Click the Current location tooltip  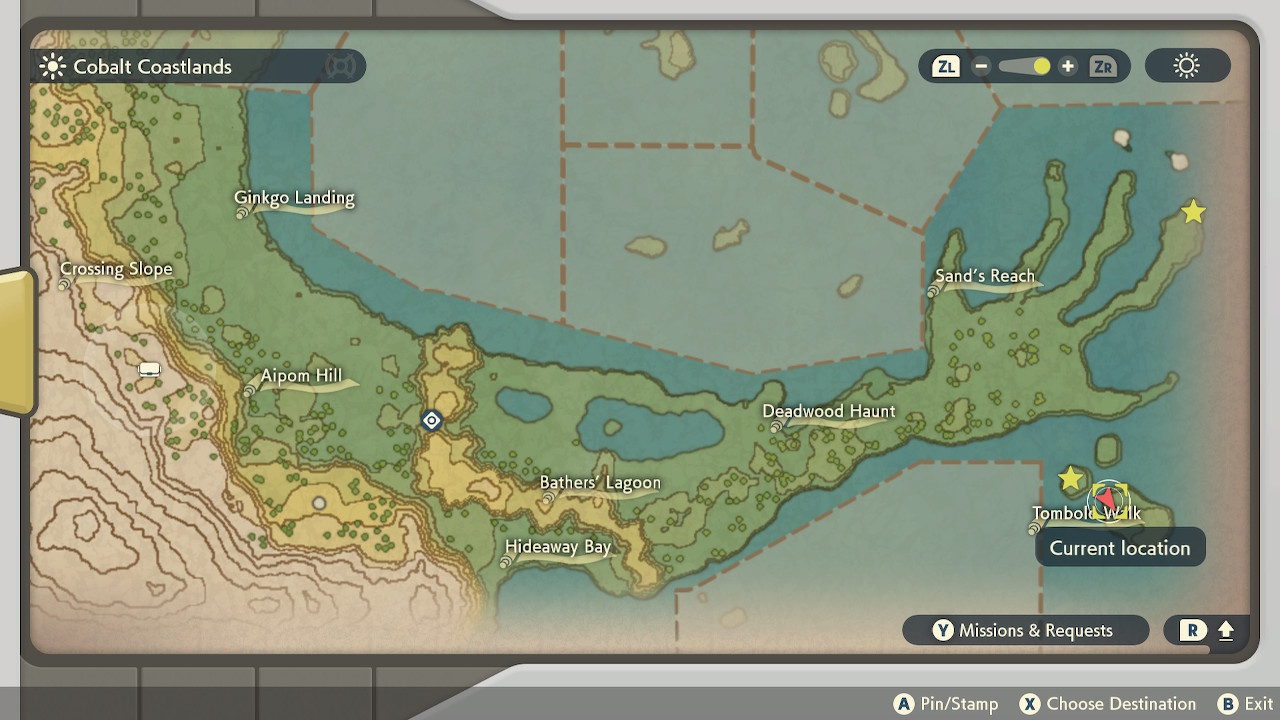click(x=1119, y=547)
